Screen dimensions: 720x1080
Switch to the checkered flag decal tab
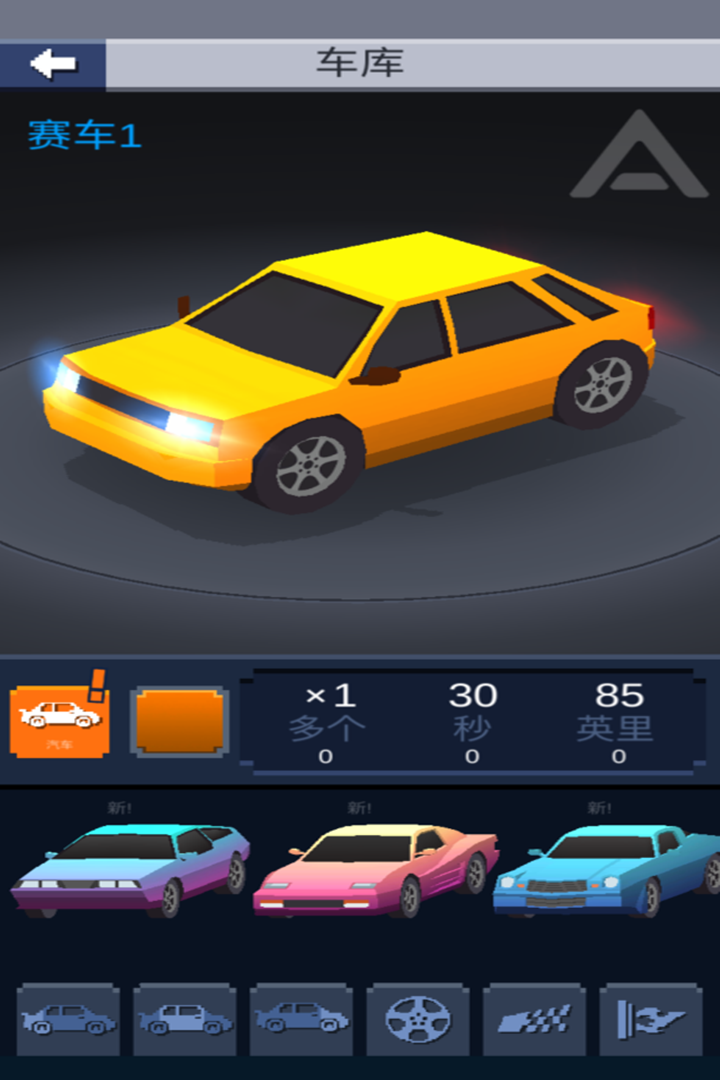(534, 1019)
